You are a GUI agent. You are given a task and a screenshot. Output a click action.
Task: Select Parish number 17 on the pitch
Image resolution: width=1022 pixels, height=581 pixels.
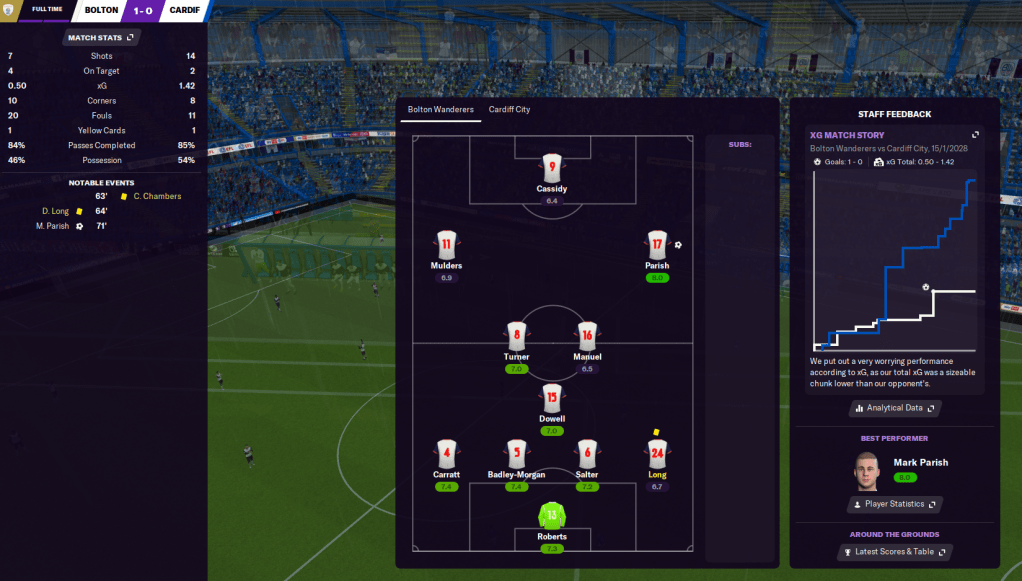(x=657, y=245)
